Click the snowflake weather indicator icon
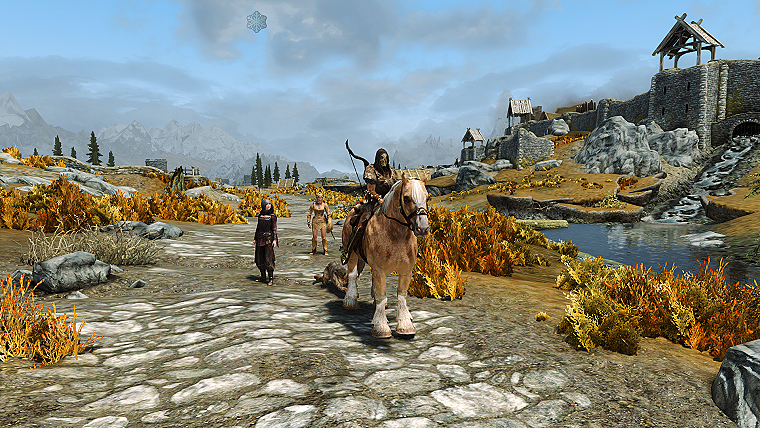 click(x=257, y=21)
